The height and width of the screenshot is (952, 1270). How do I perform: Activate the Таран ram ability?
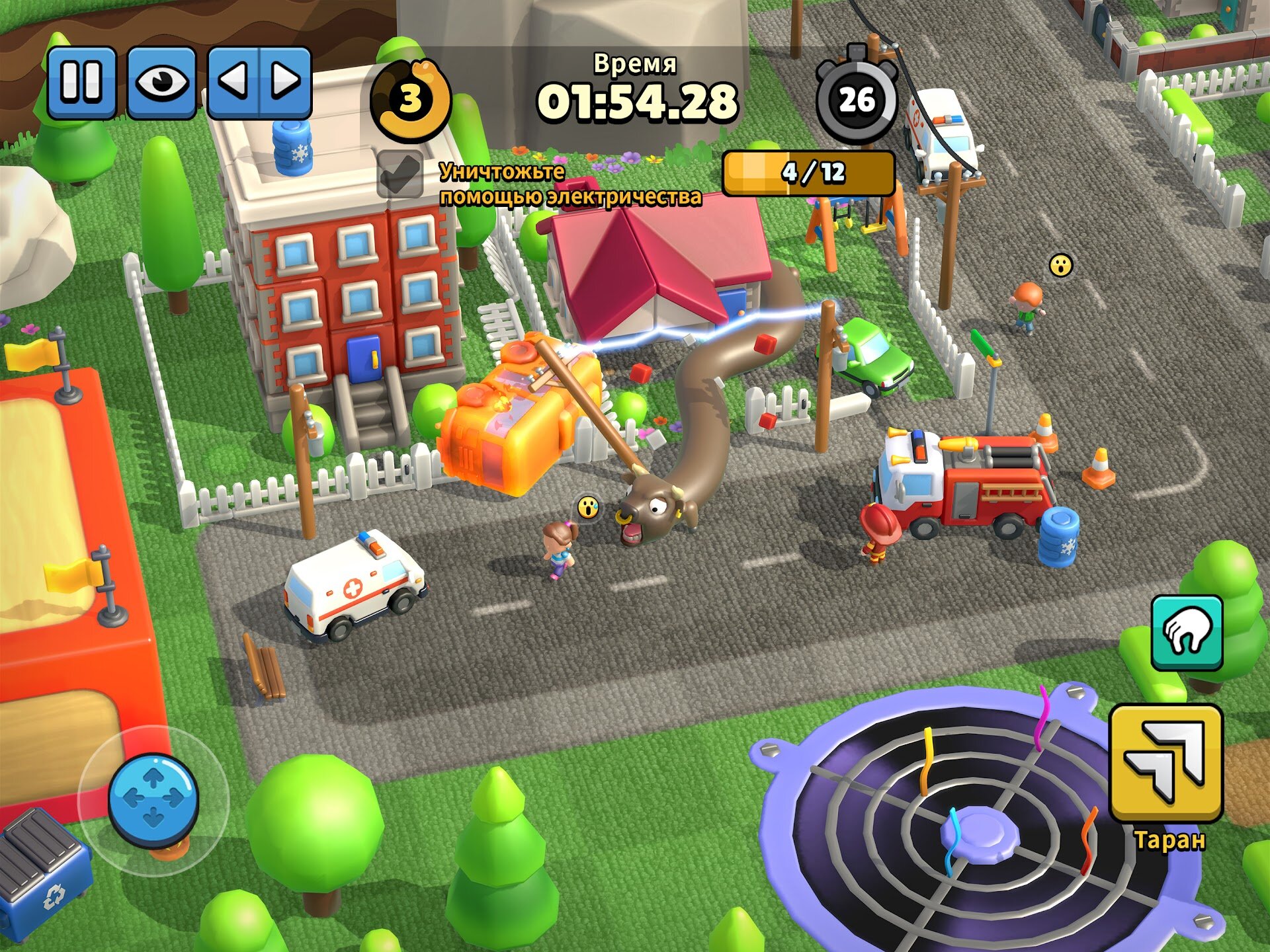(1165, 764)
